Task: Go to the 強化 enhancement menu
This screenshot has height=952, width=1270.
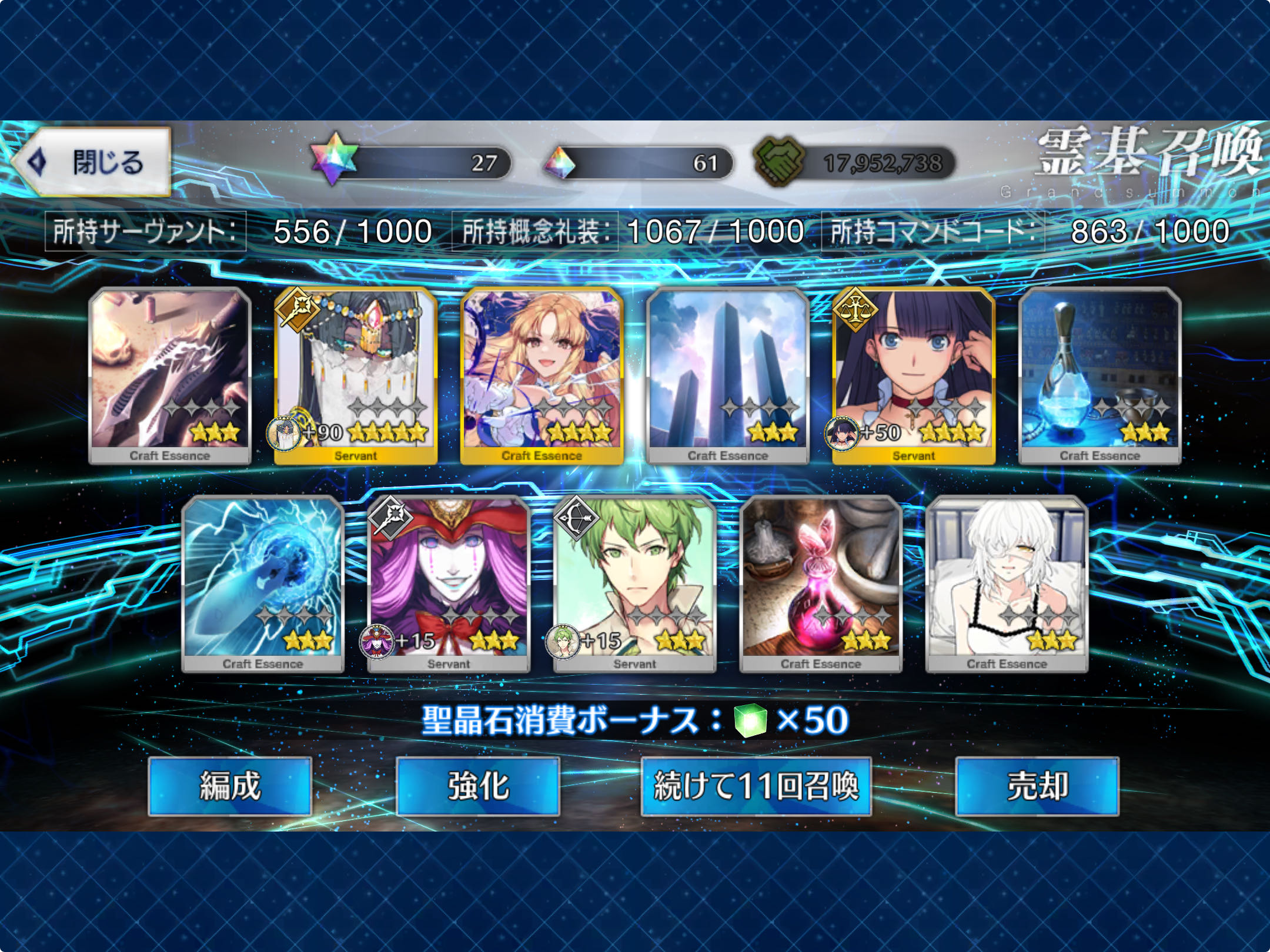Action: (x=478, y=786)
